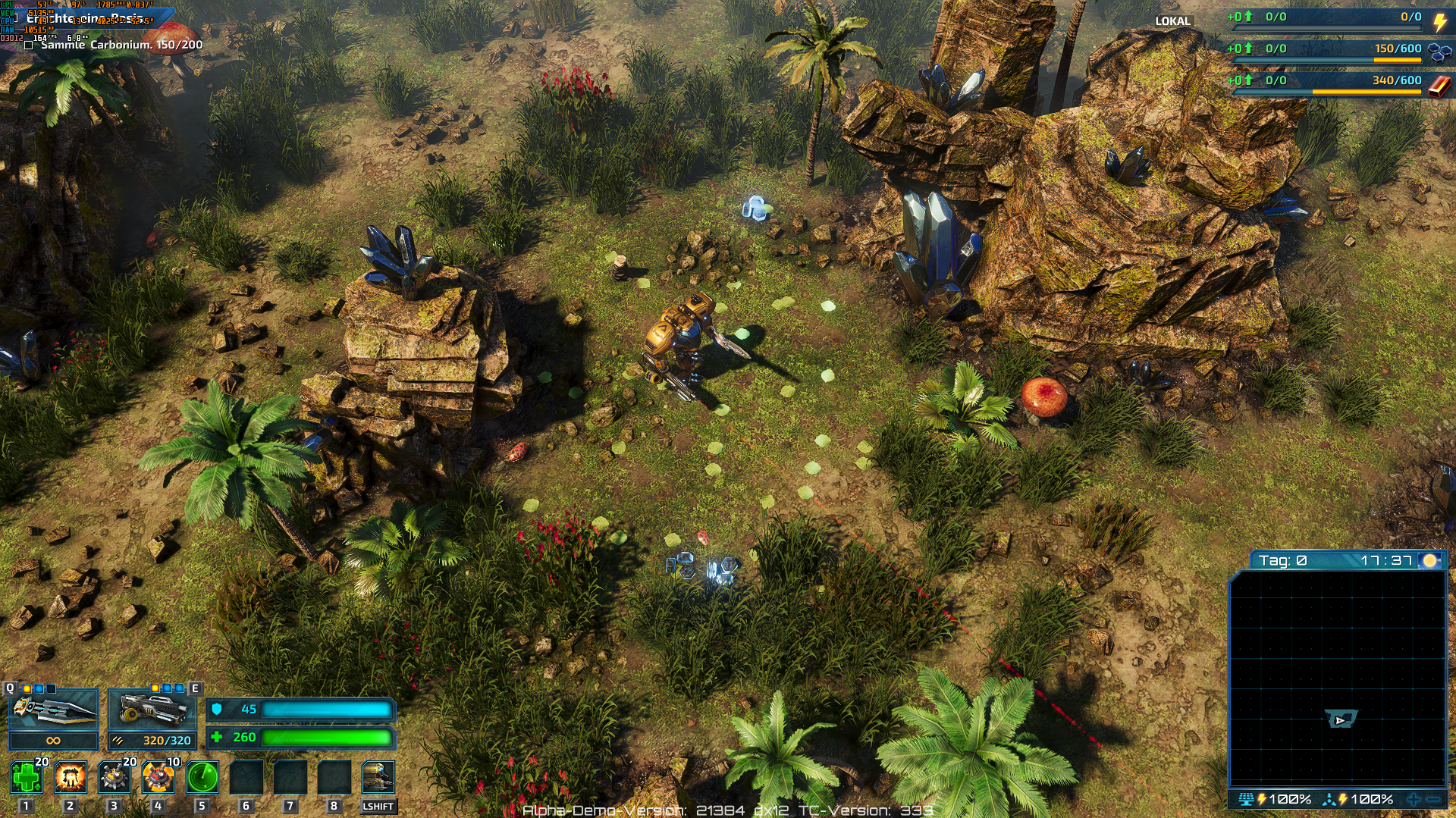This screenshot has width=1456, height=818.
Task: Toggle the sun icon on the minimap panel
Action: (1429, 560)
